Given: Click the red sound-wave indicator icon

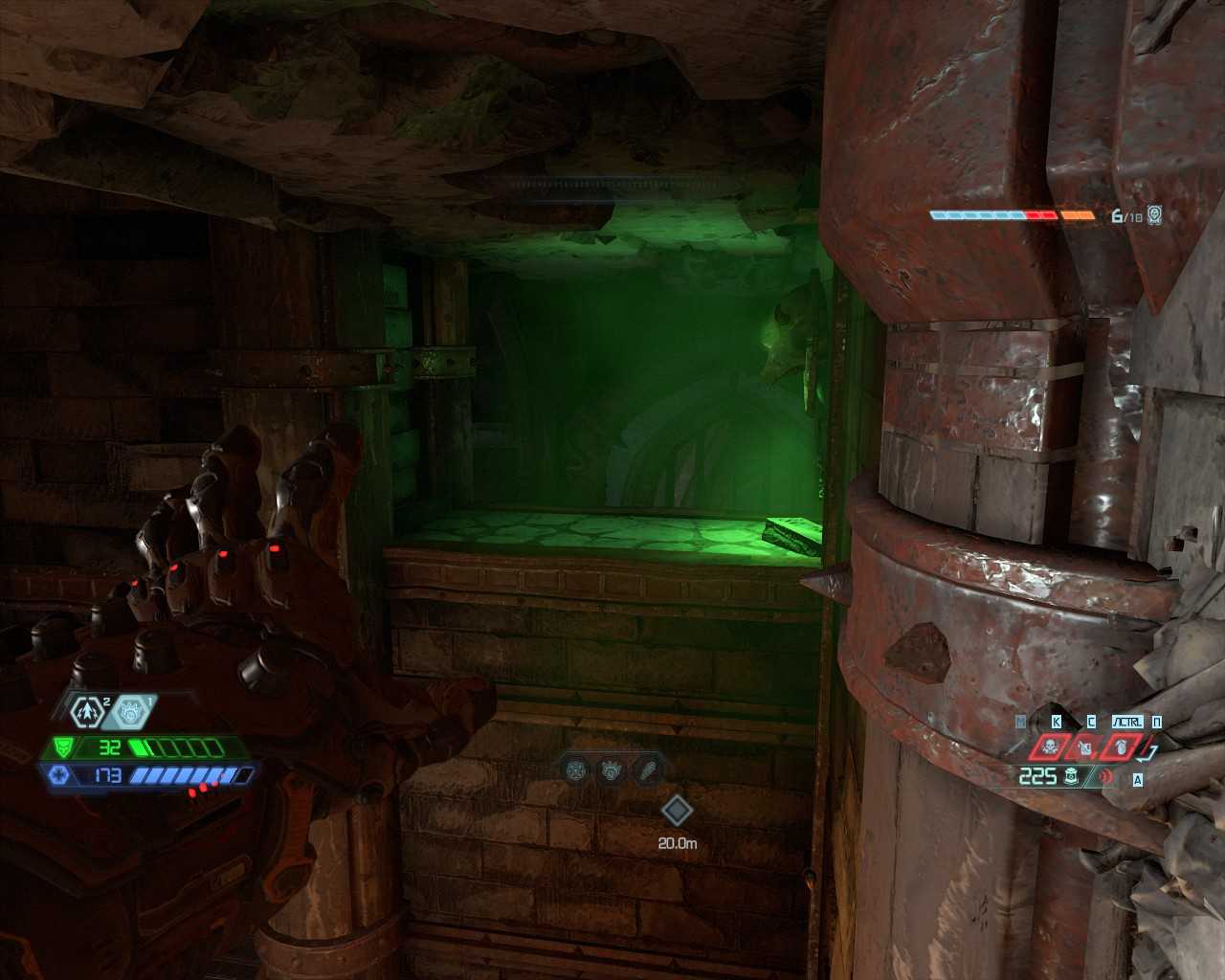Looking at the screenshot, I should [x=1107, y=776].
